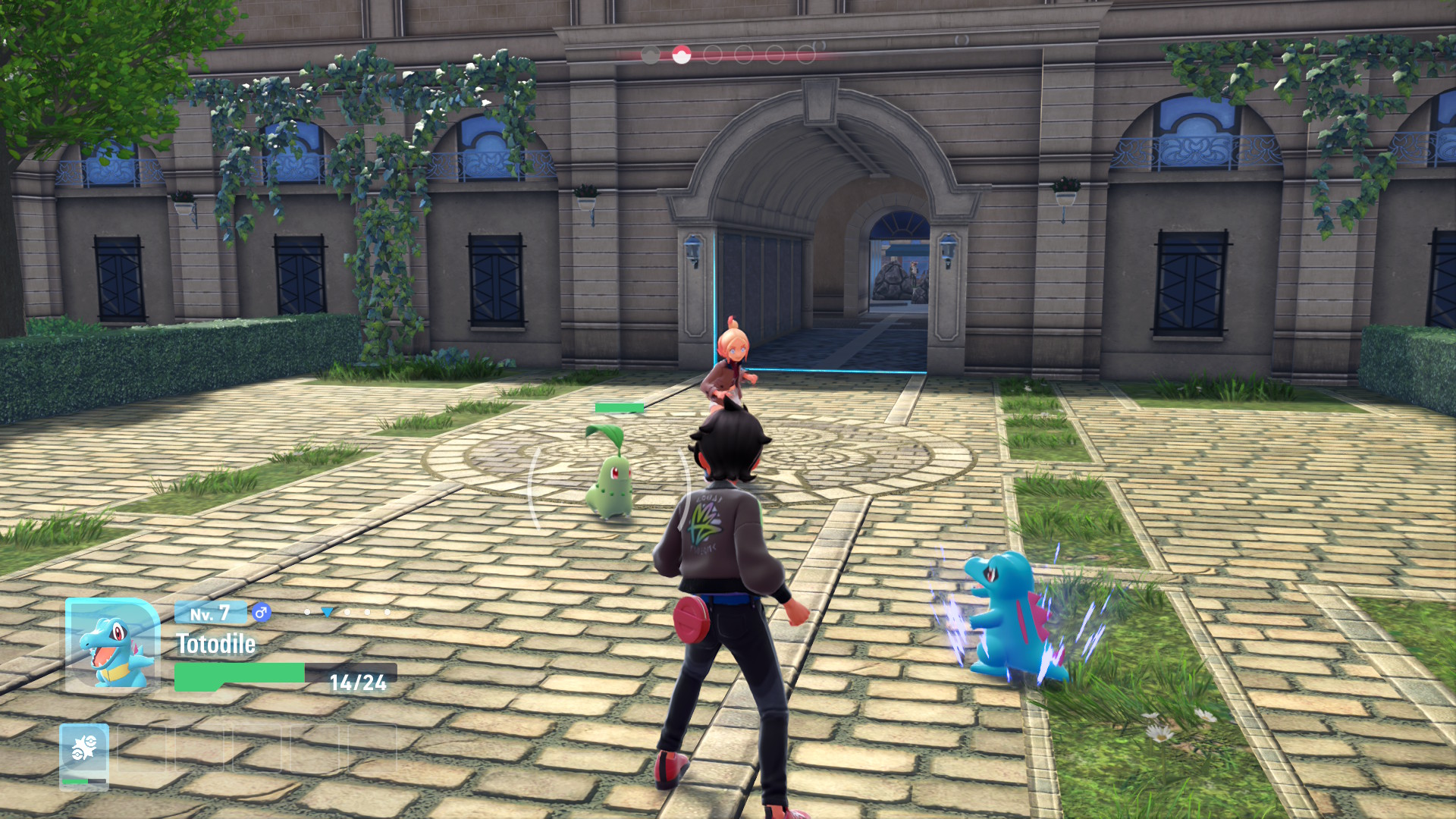
Task: Select the rightmost party dot indicator
Action: 387,612
